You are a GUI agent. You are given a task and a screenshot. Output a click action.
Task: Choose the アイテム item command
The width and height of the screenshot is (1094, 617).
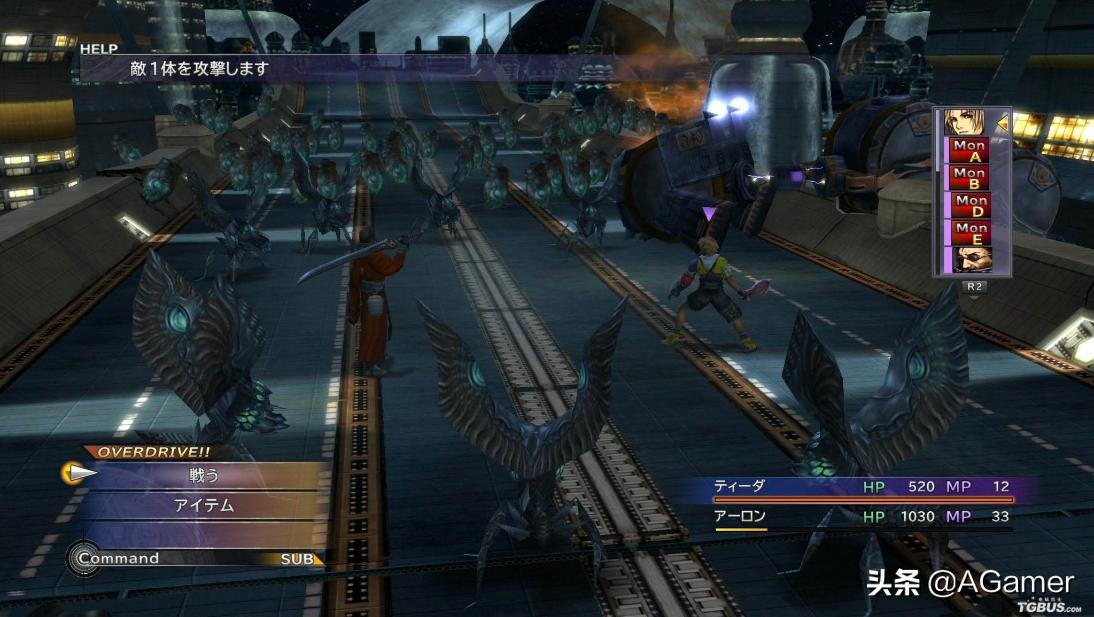[x=204, y=505]
